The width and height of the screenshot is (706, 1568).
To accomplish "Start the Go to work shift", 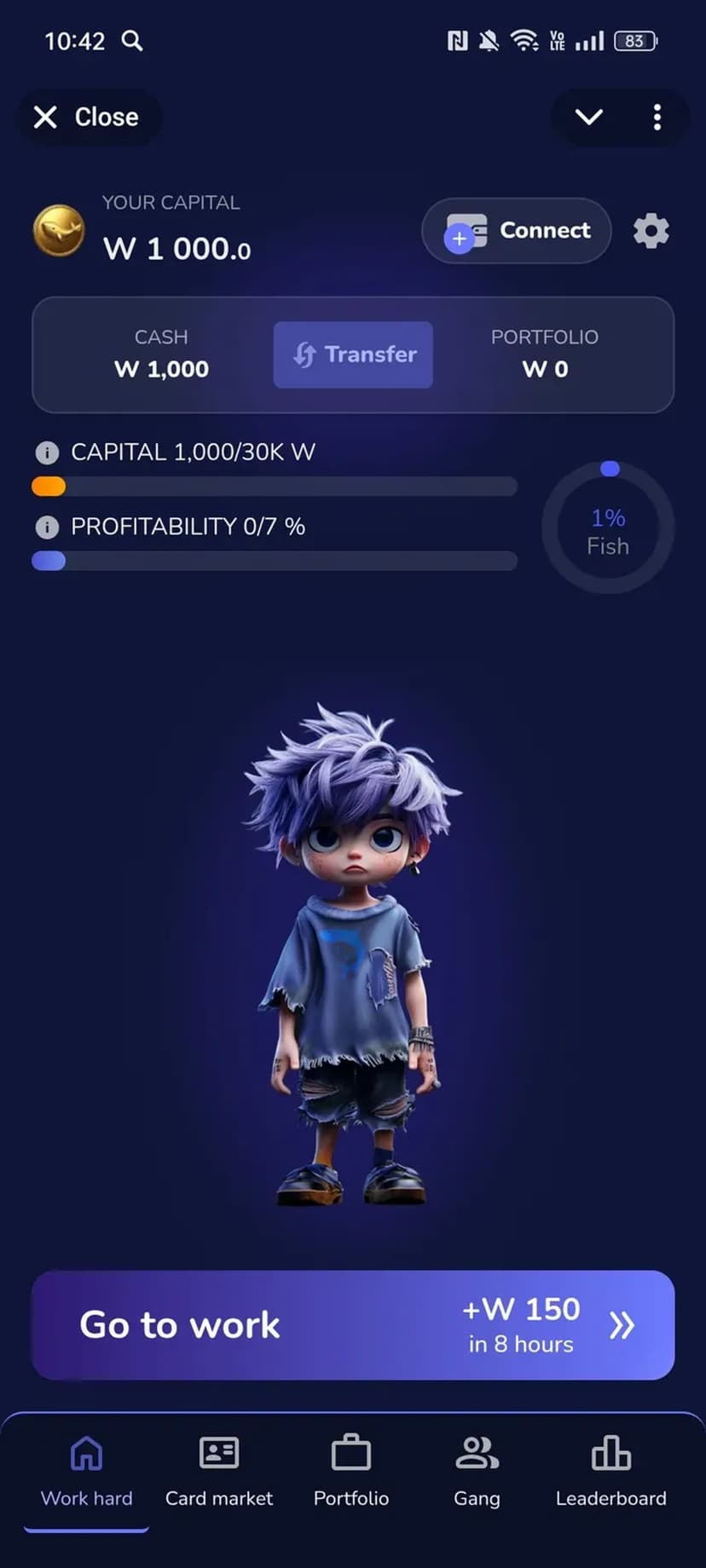I will tap(353, 1325).
